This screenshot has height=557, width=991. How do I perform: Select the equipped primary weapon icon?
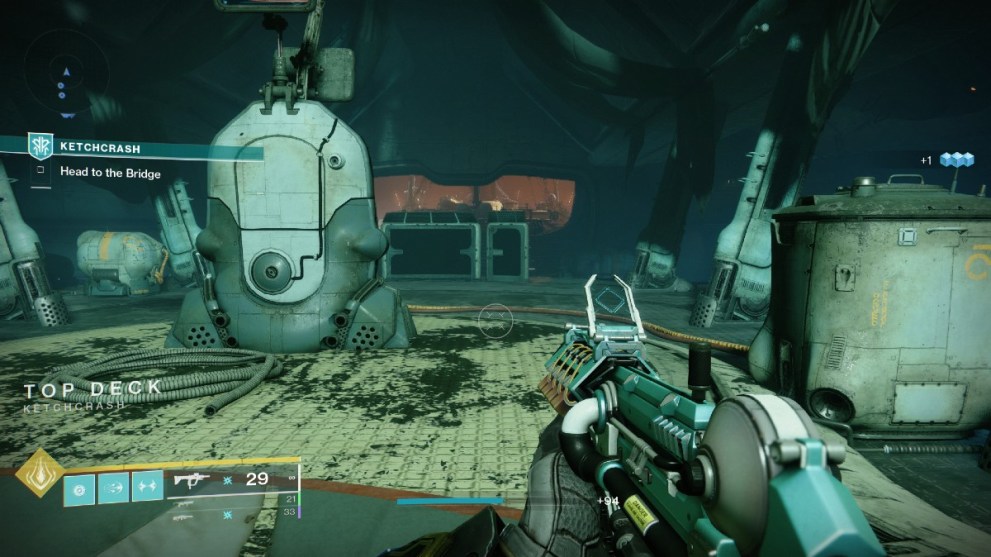coord(191,480)
